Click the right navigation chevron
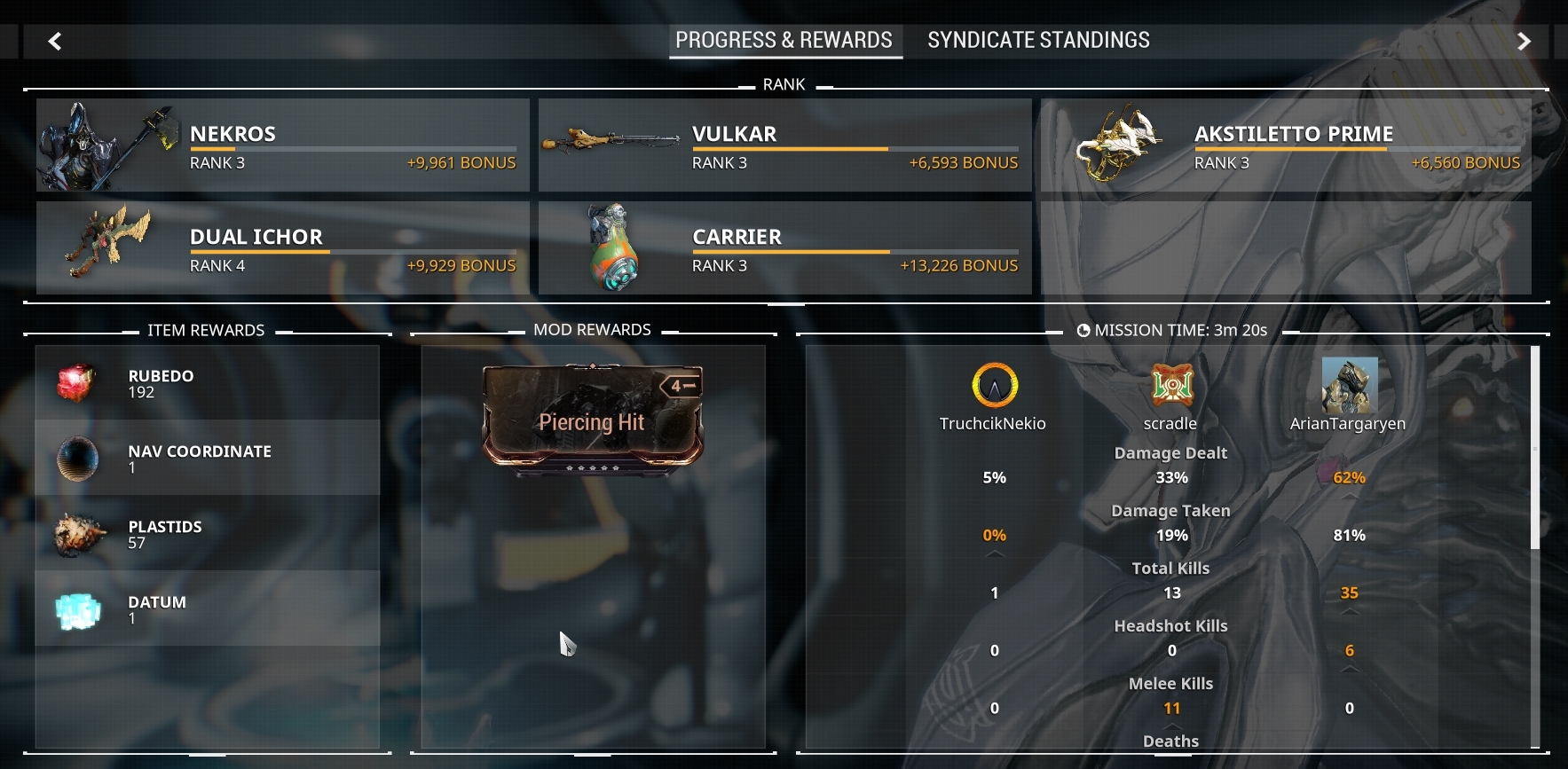 coord(1524,41)
